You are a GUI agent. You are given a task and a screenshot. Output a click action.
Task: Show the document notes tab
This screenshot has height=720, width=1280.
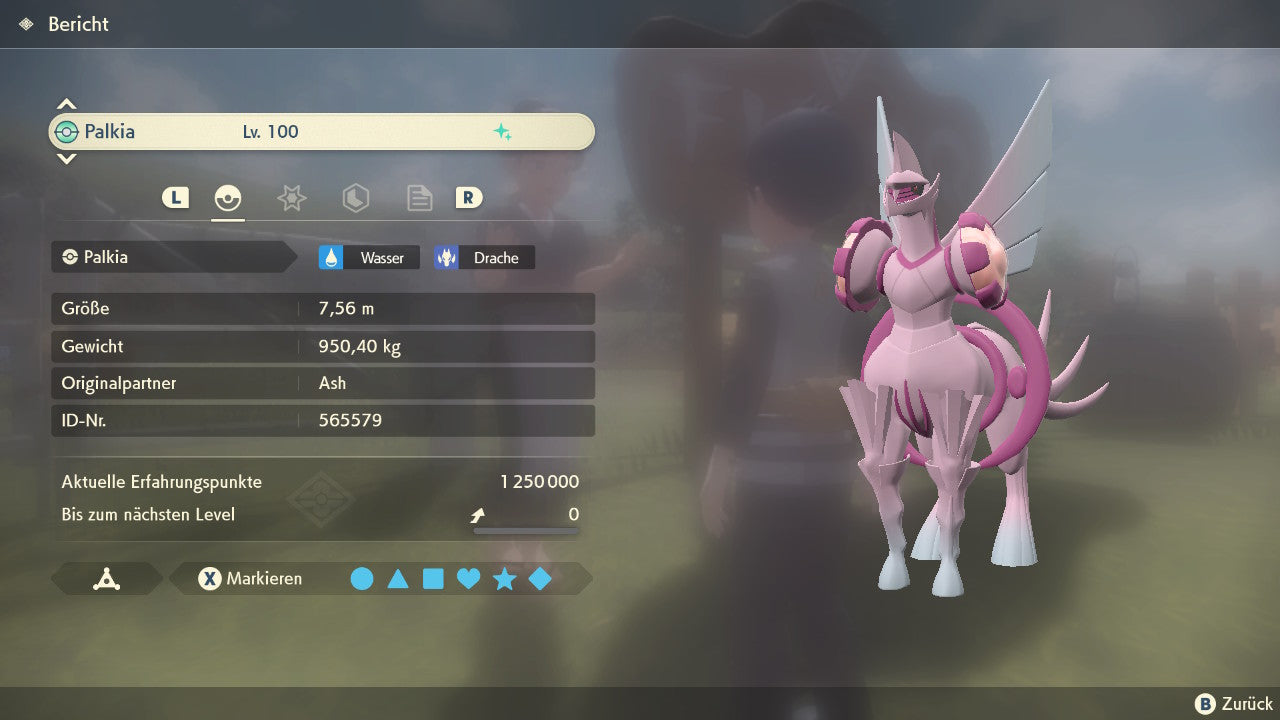tap(419, 198)
